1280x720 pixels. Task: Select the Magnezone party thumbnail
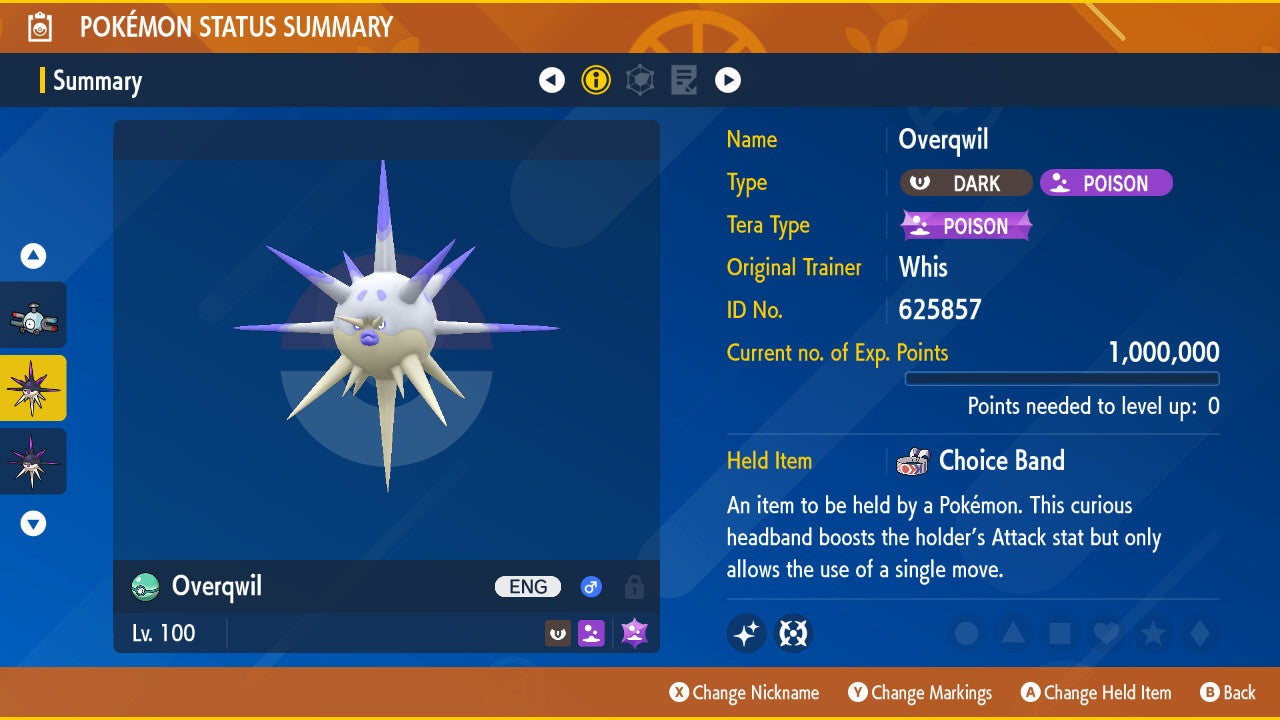33,315
